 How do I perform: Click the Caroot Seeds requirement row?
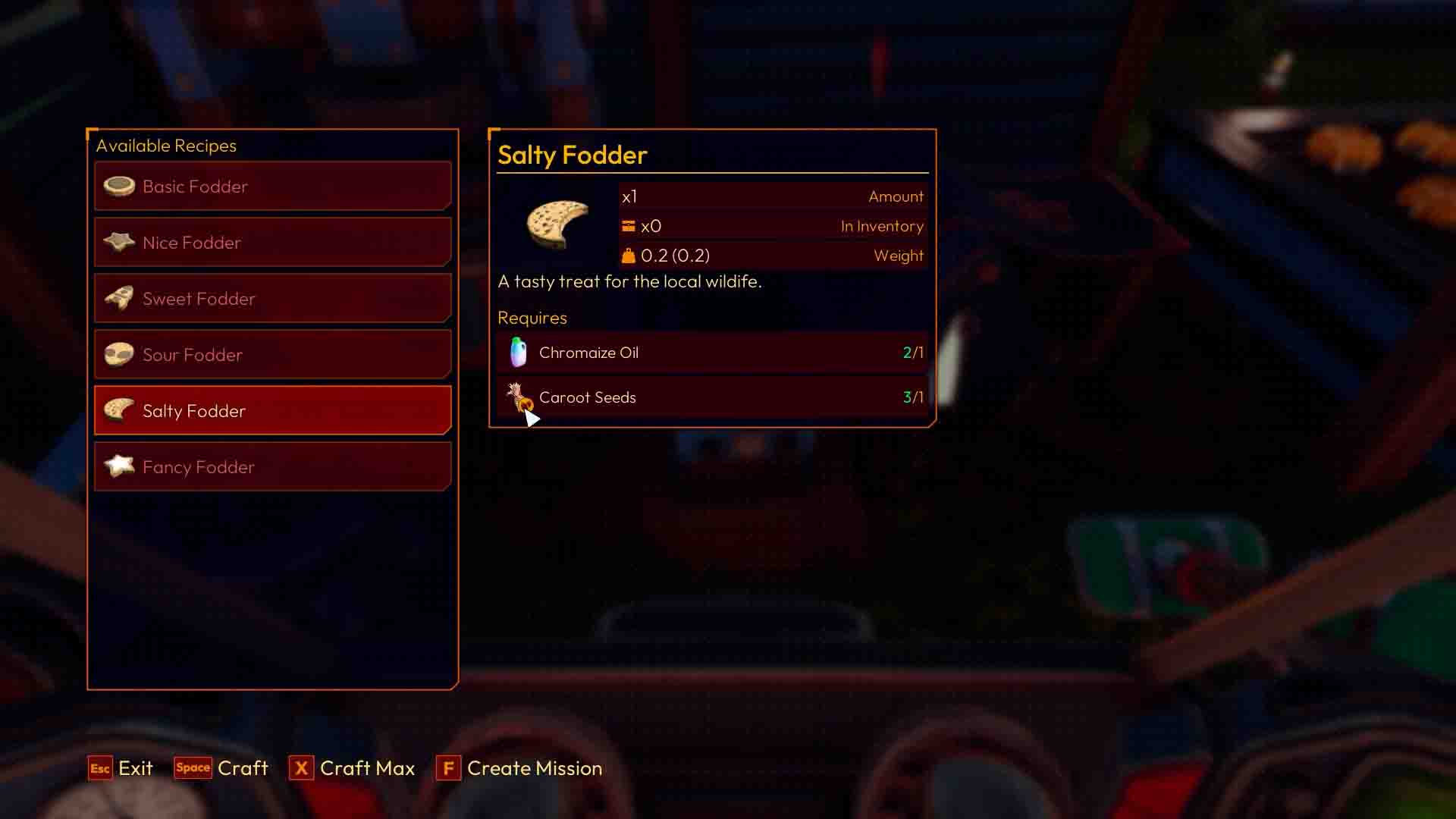pyautogui.click(x=713, y=397)
